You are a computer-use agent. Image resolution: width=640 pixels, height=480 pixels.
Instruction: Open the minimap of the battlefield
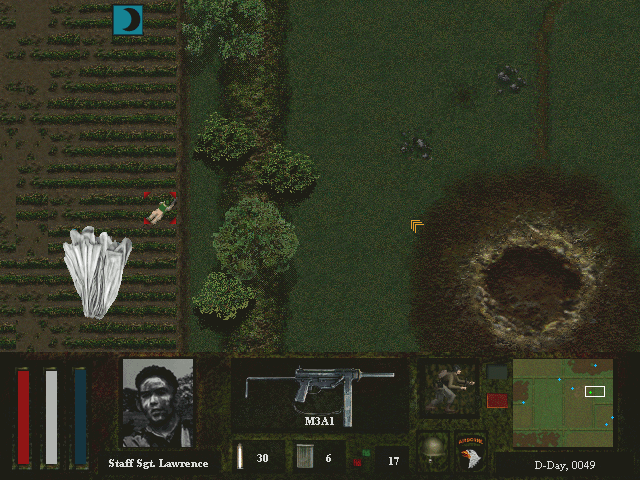coord(562,403)
